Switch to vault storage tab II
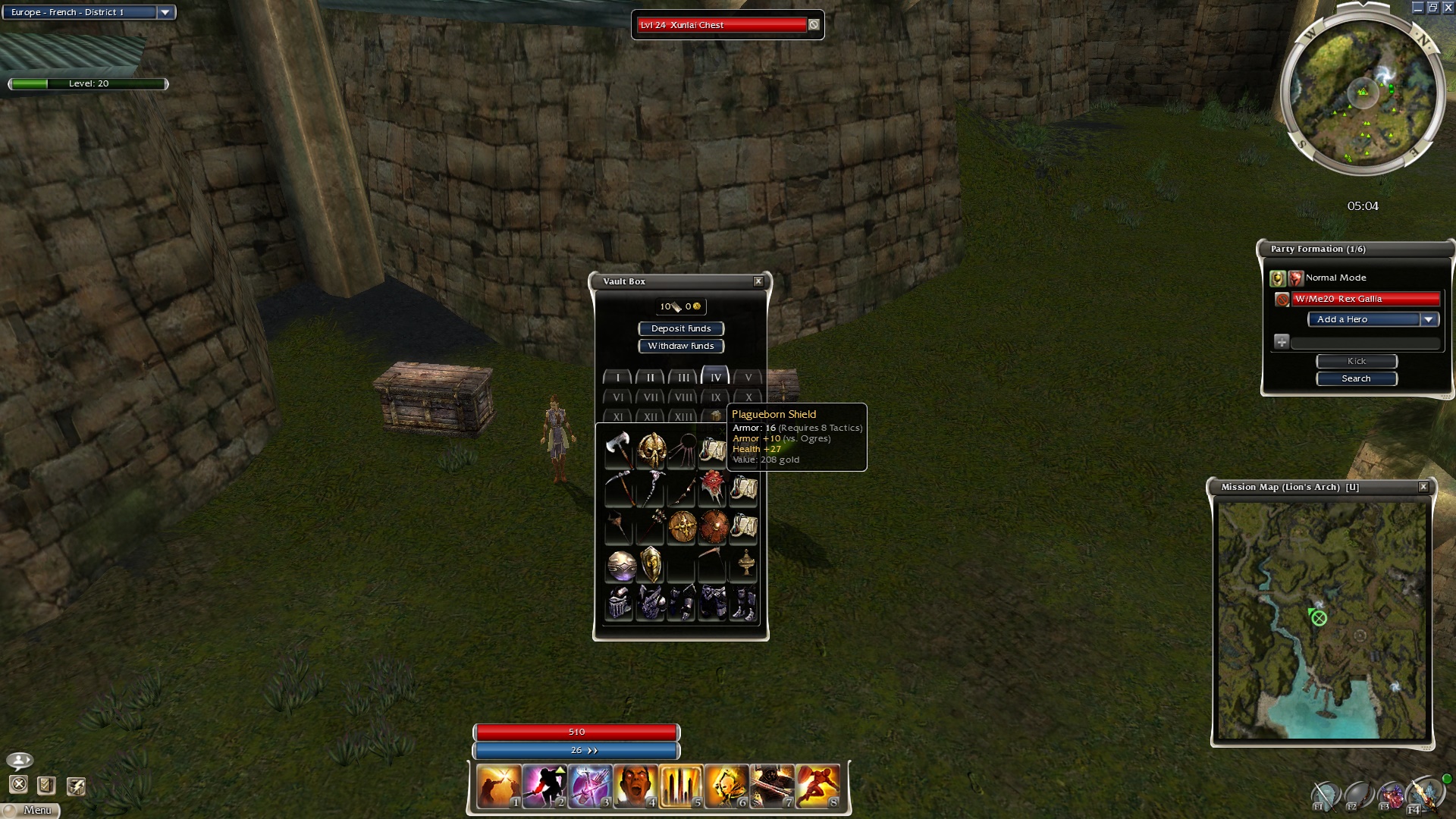Viewport: 1456px width, 819px height. point(650,377)
